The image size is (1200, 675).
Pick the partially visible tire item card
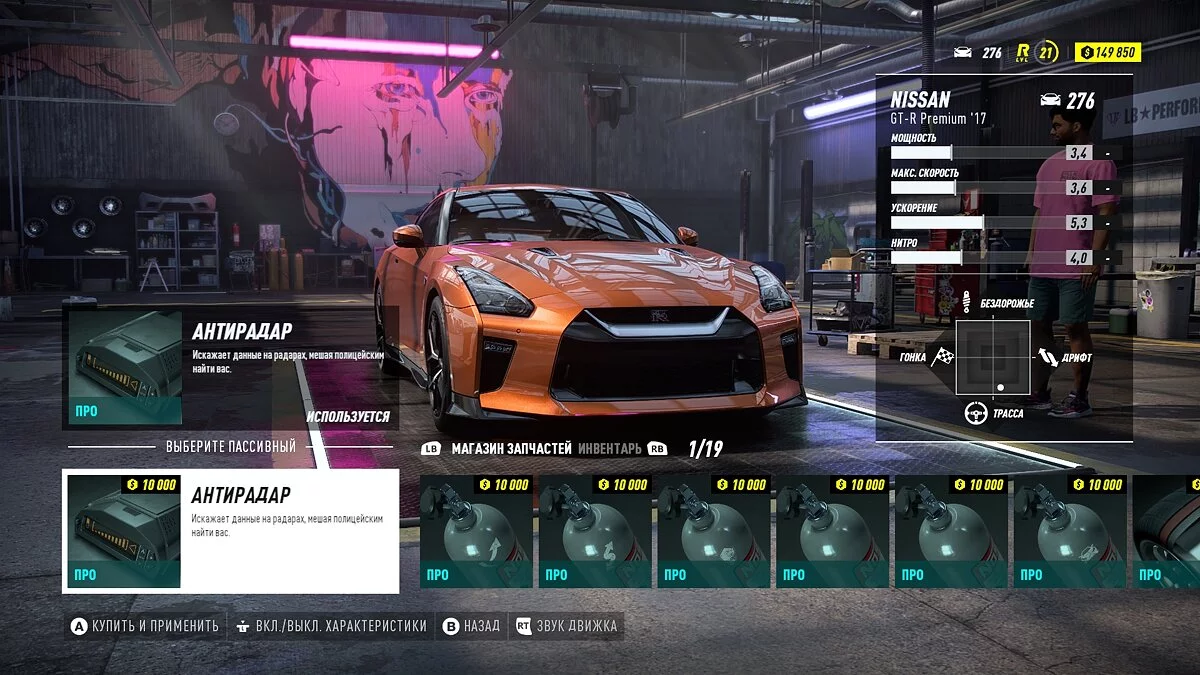click(1168, 531)
